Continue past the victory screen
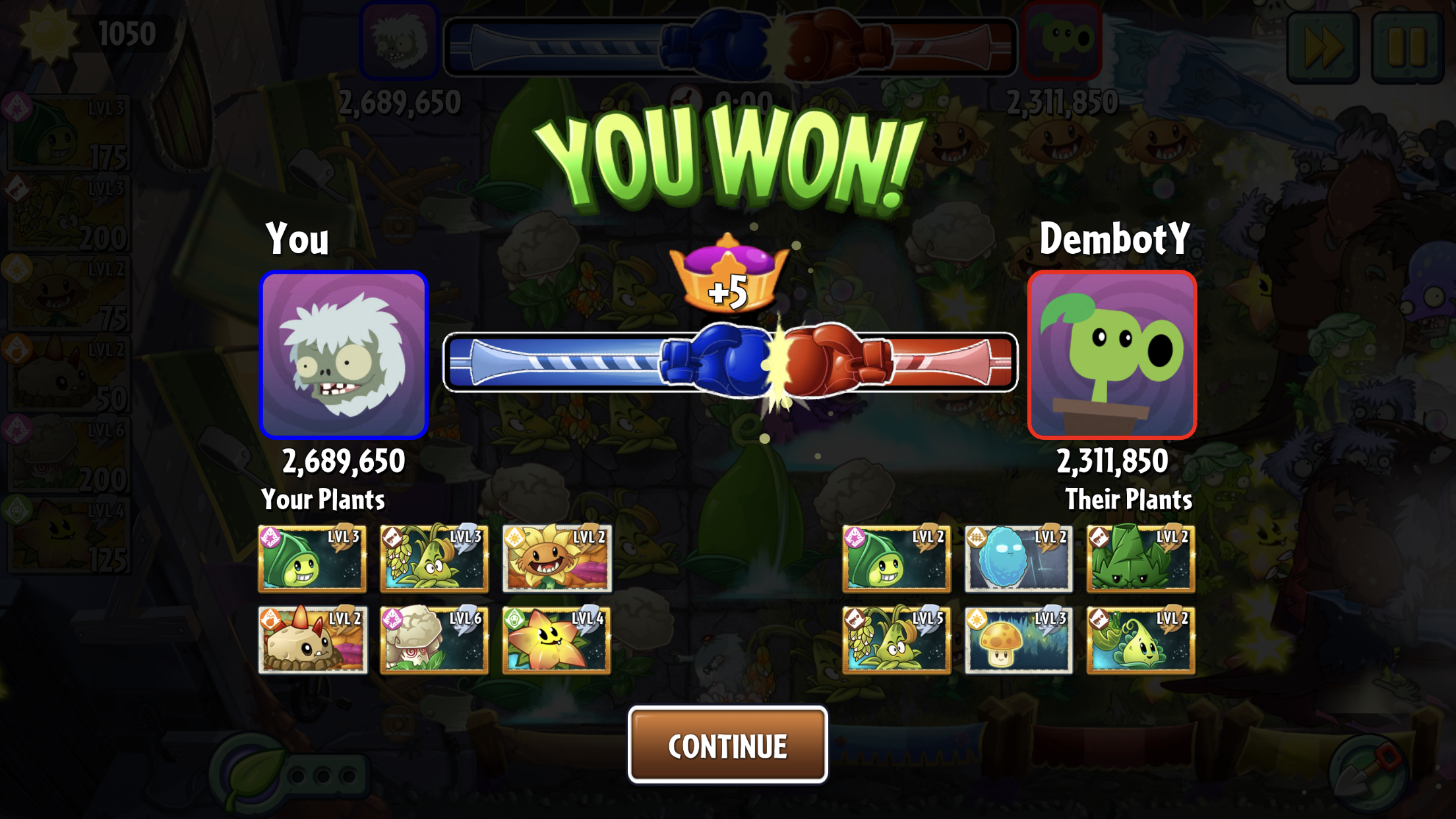The height and width of the screenshot is (819, 1456). 727,745
